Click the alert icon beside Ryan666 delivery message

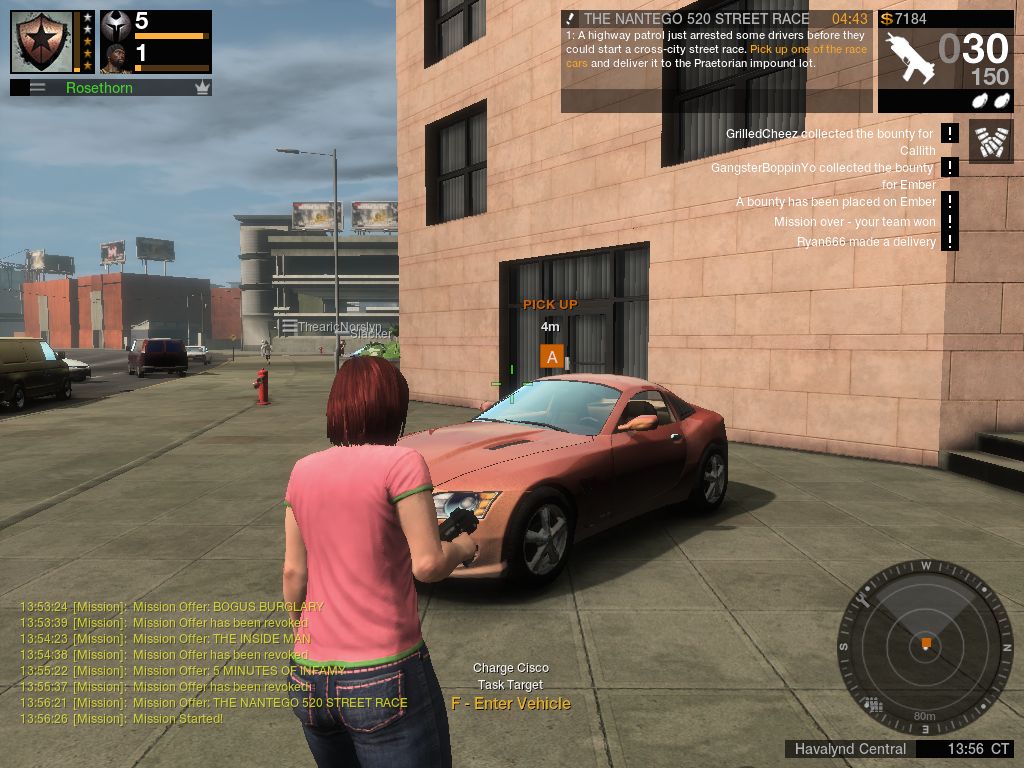949,241
